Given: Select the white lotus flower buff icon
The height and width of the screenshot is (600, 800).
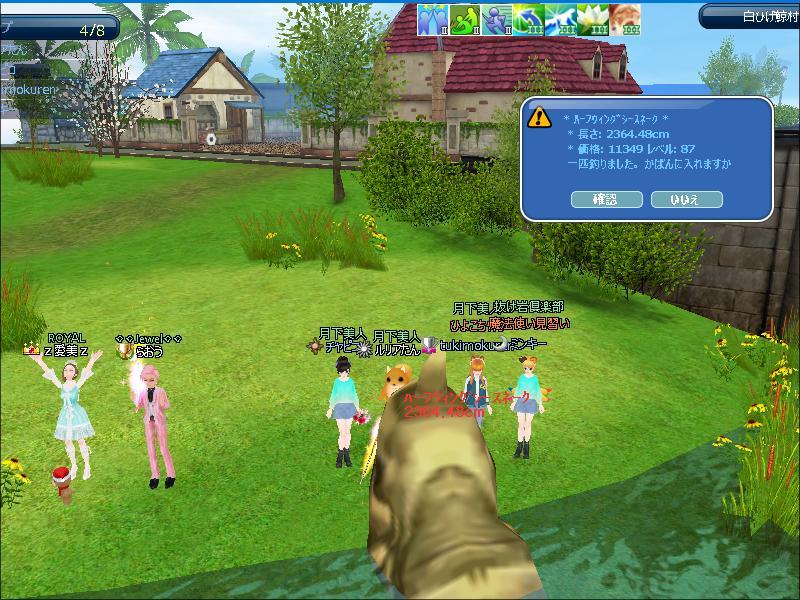Looking at the screenshot, I should [593, 19].
